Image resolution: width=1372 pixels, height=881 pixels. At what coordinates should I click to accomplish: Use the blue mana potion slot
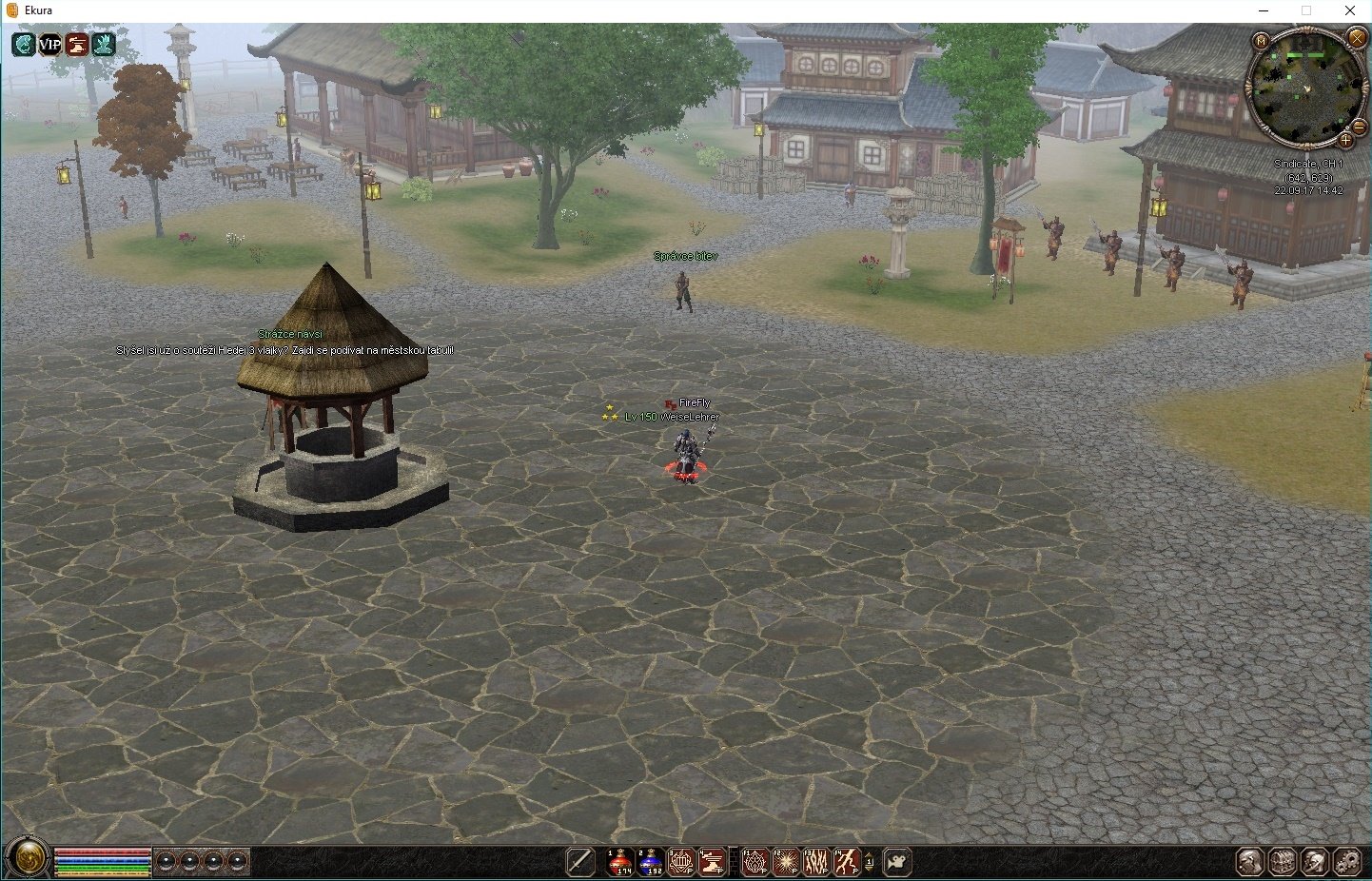tap(651, 862)
